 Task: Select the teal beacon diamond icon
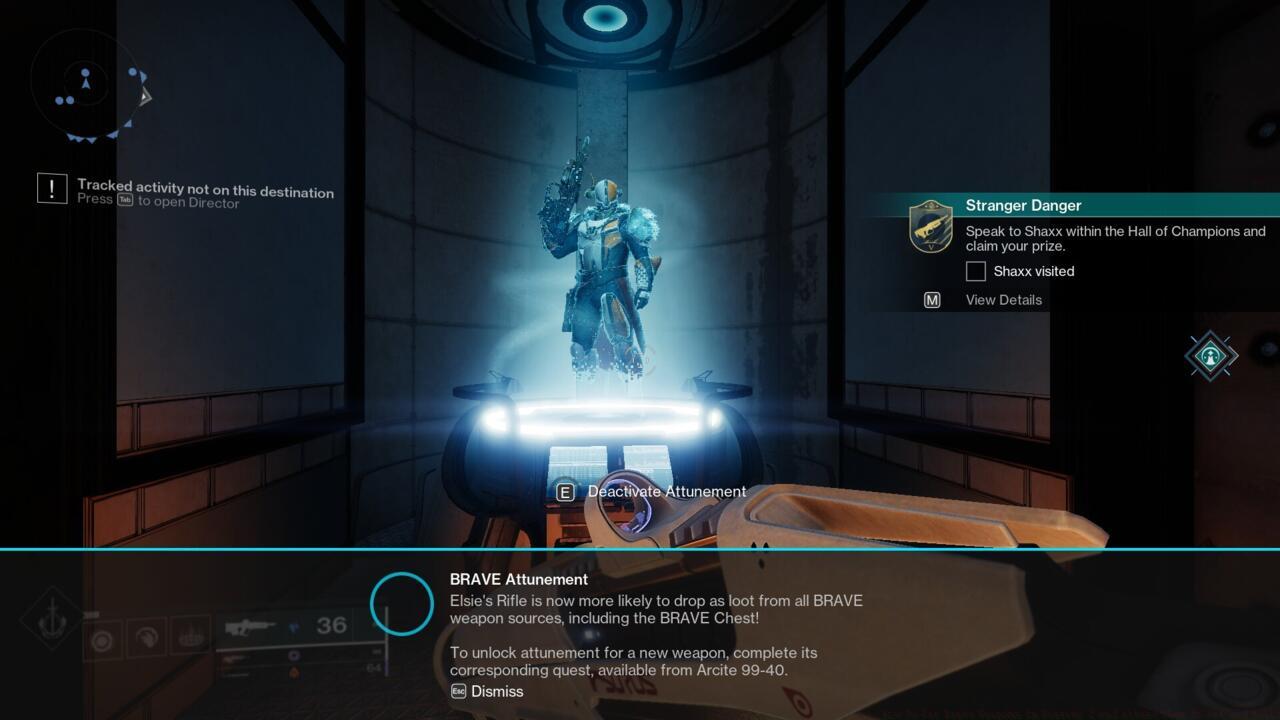tap(1211, 355)
